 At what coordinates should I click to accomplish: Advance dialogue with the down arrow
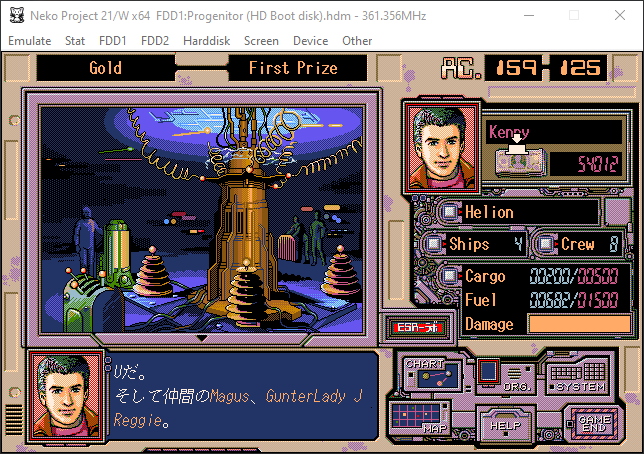pyautogui.click(x=202, y=338)
